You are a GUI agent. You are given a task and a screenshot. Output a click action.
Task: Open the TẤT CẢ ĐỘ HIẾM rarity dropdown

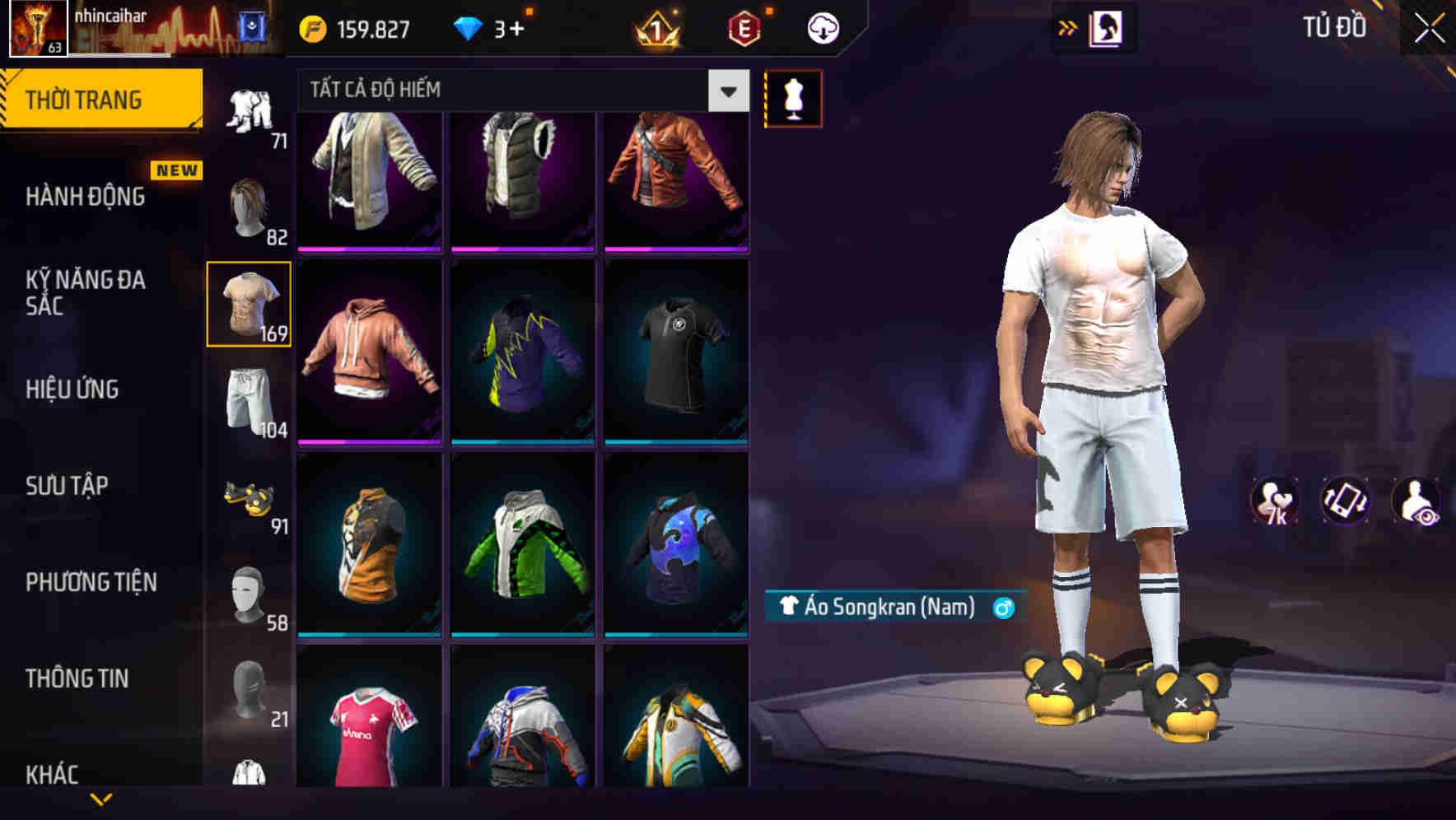[519, 91]
